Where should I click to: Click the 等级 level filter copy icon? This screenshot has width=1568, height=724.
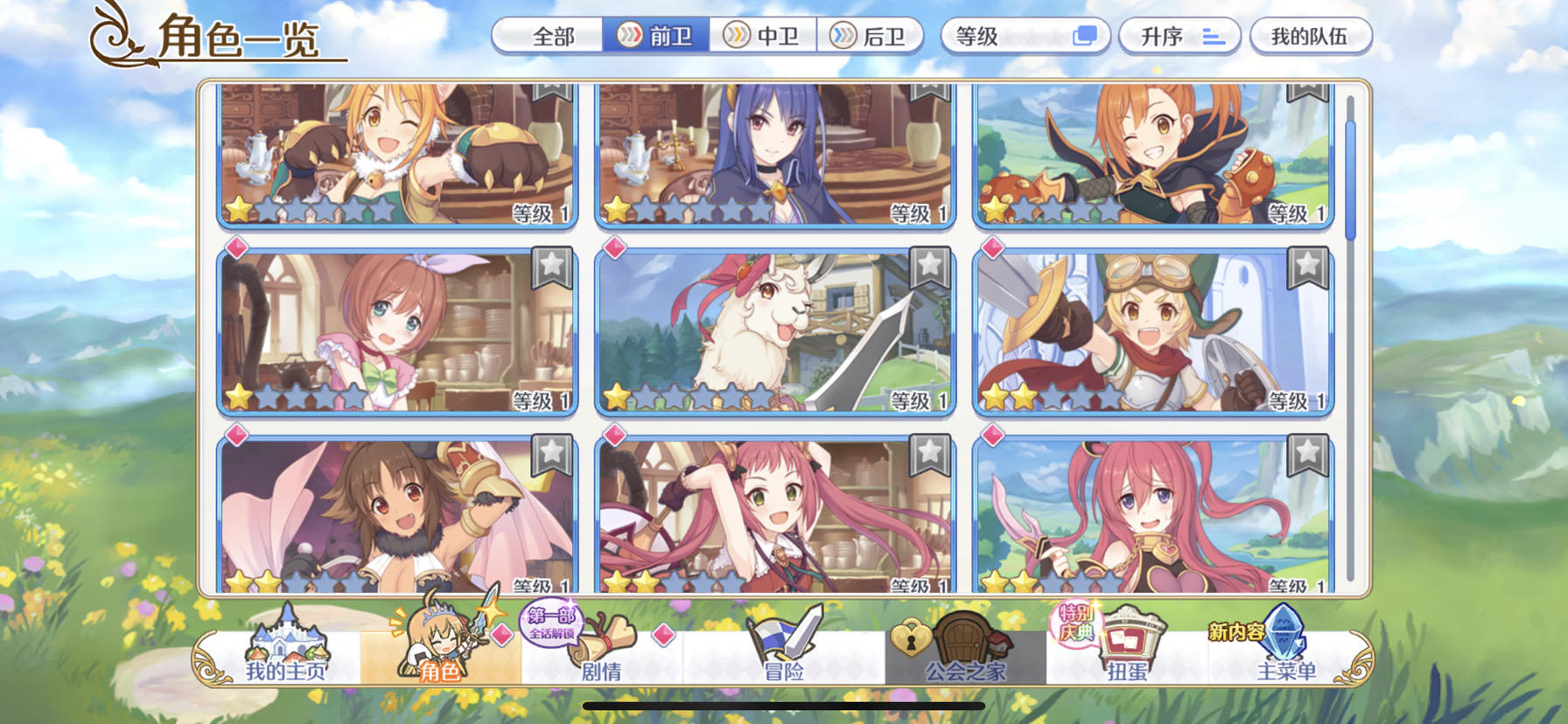pos(1087,36)
